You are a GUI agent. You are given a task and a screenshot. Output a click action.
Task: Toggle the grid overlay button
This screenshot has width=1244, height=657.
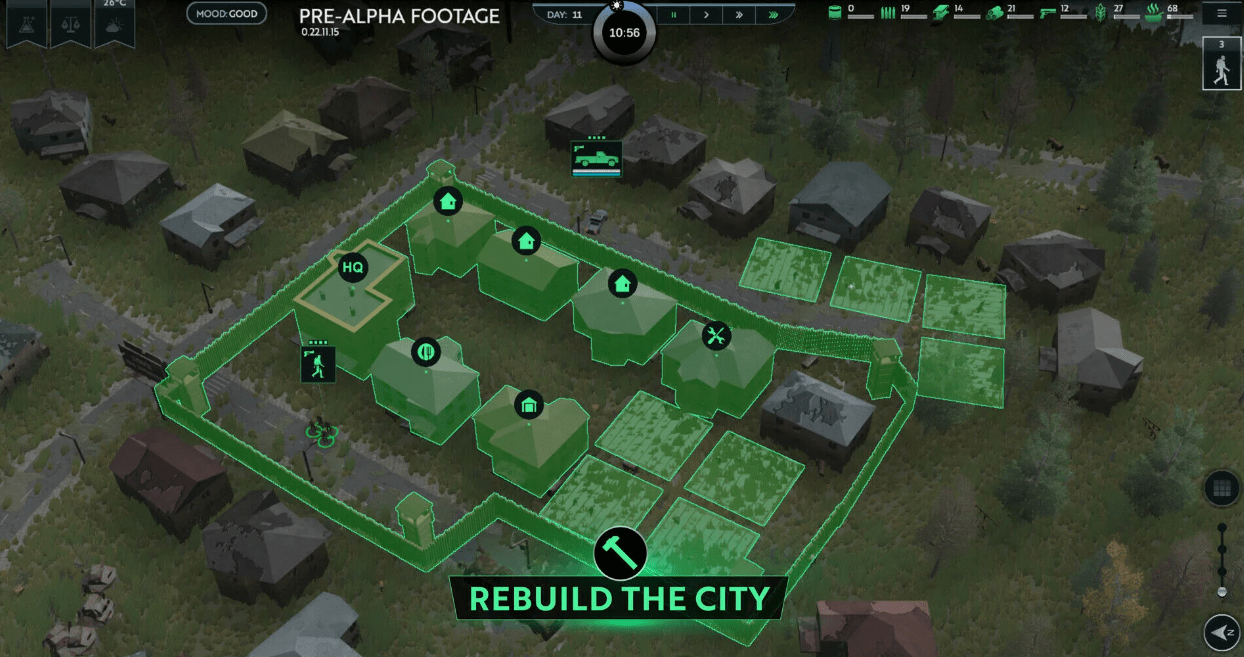[x=1221, y=488]
